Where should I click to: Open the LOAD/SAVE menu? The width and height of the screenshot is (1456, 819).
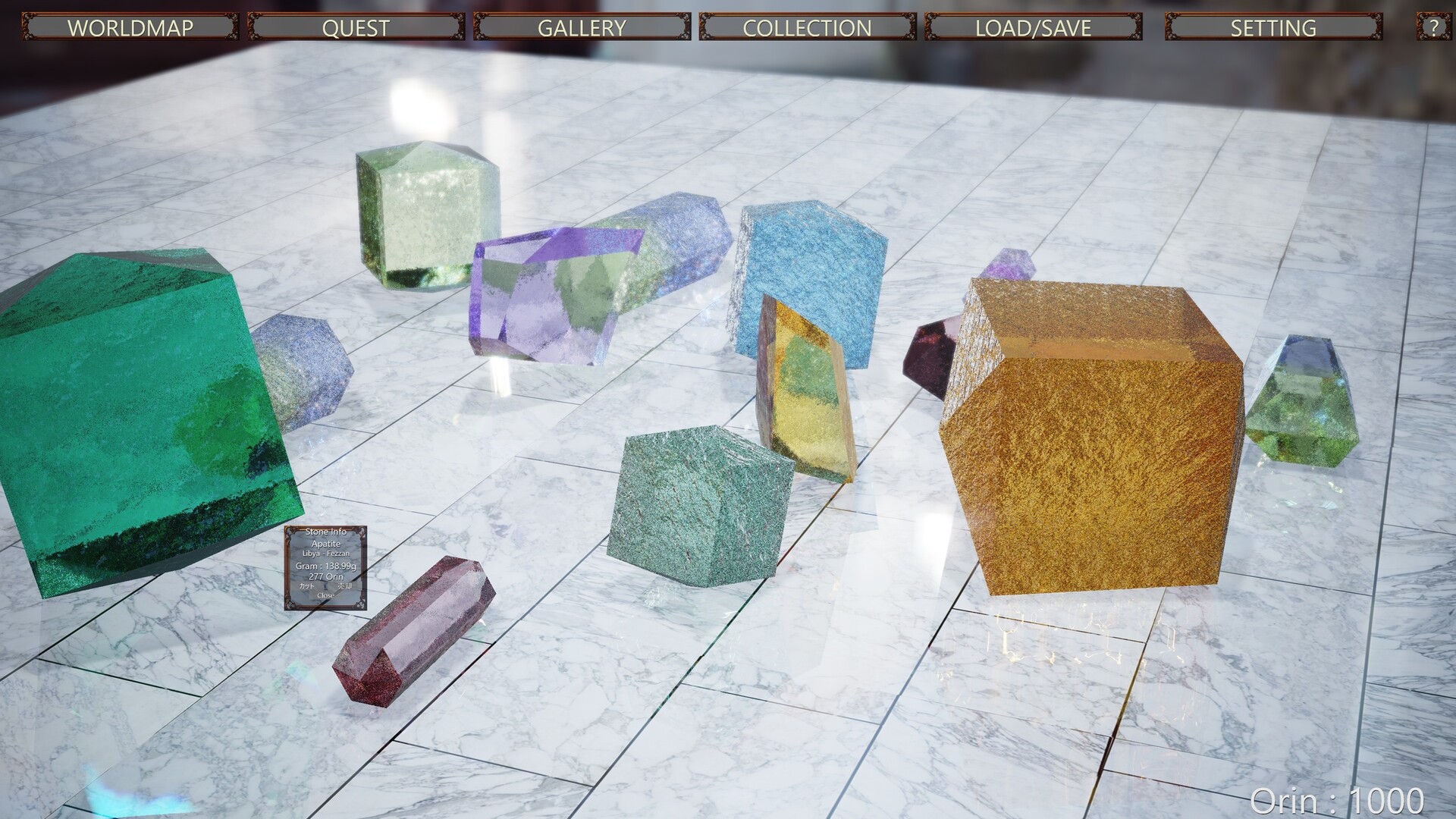1033,27
